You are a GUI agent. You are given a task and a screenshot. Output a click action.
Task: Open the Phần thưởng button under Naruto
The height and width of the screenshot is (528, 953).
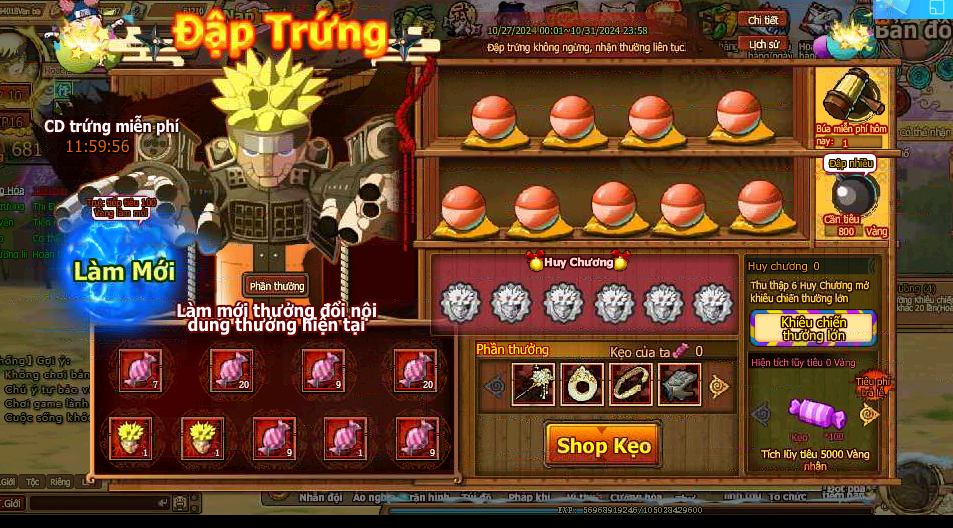pyautogui.click(x=276, y=286)
